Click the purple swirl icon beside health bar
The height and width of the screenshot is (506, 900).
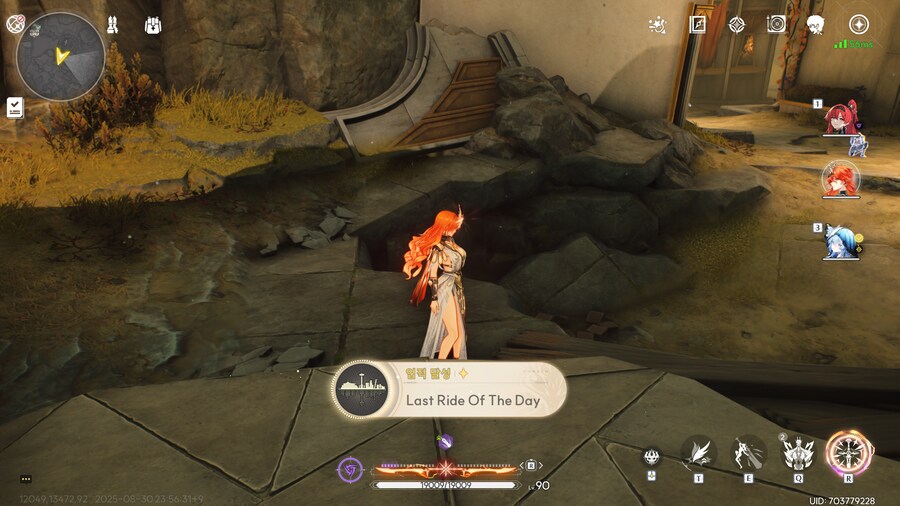pyautogui.click(x=350, y=467)
